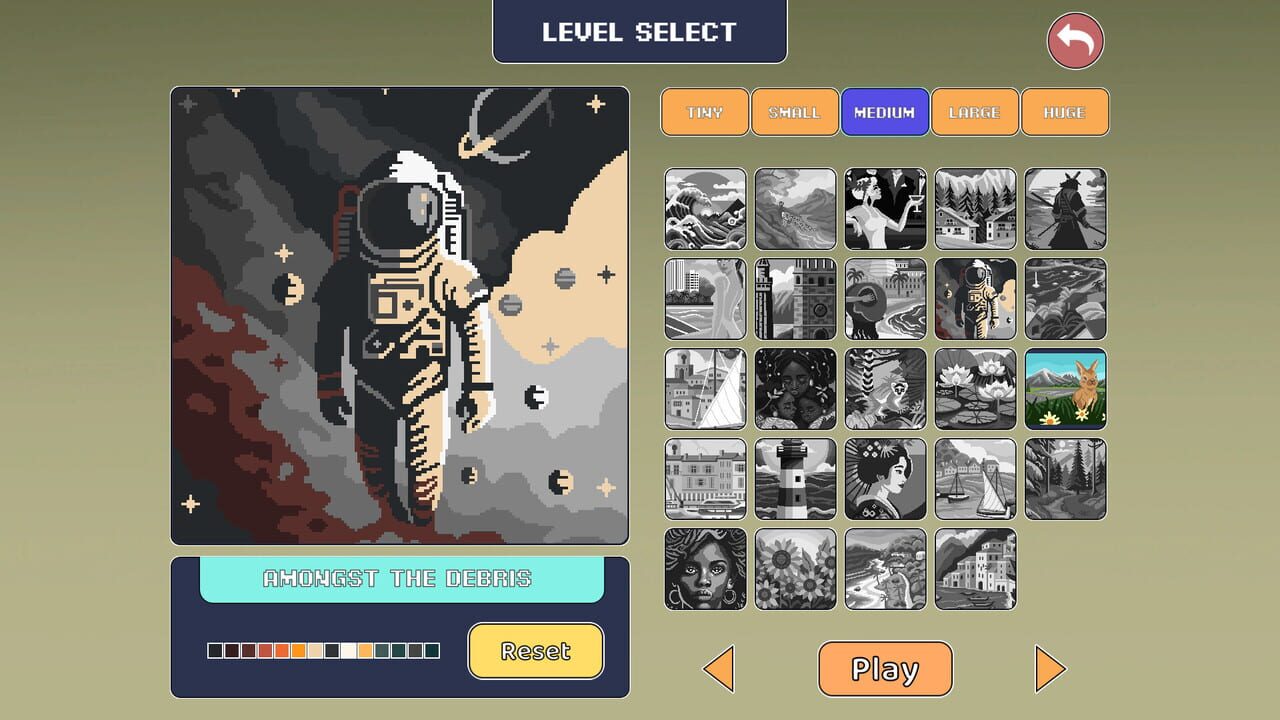Screen dimensions: 1280x720
Task: Open the samurai warrior level
Action: [x=1065, y=209]
